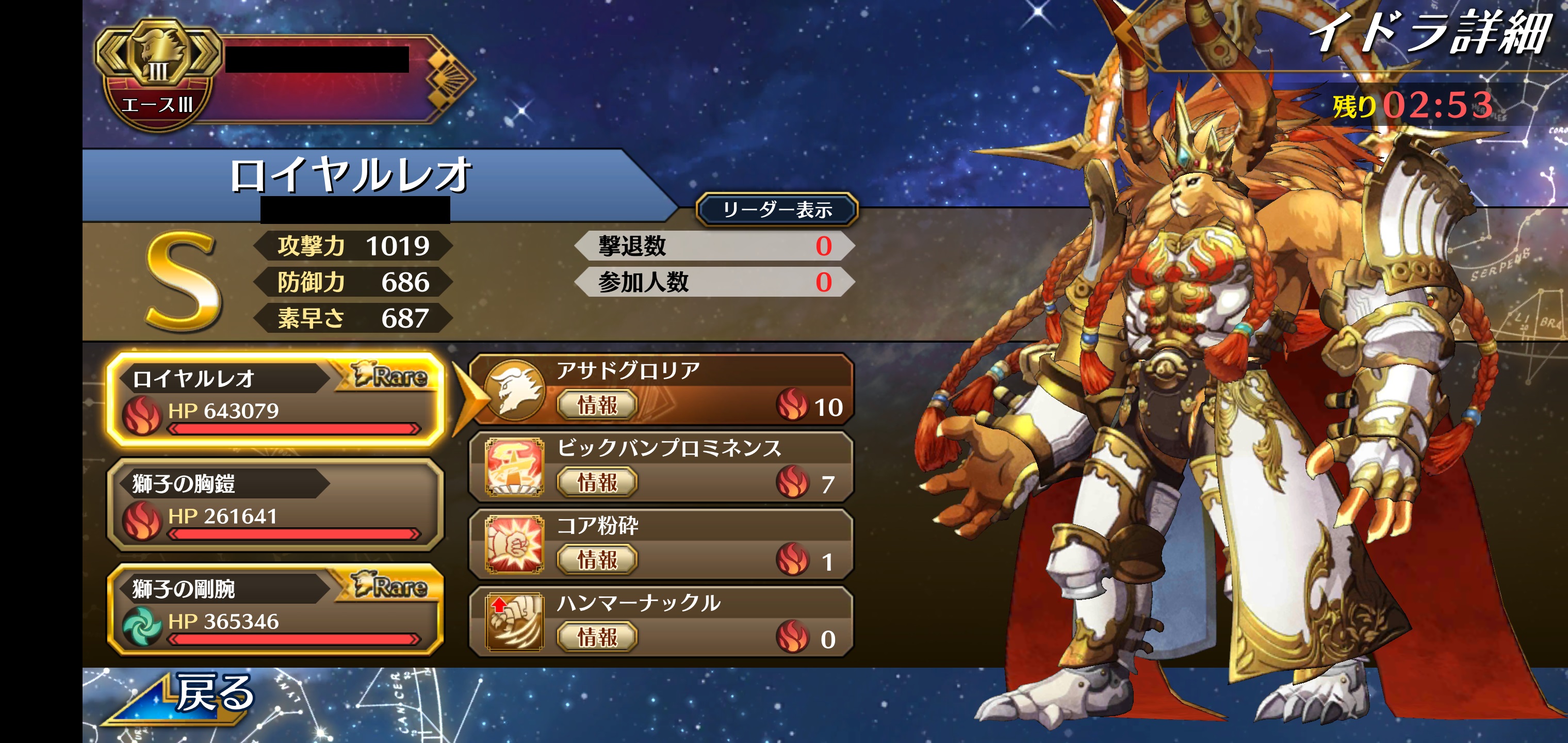Click the コア粉砕 fist skill icon
Image resolution: width=1568 pixels, height=743 pixels.
point(514,544)
